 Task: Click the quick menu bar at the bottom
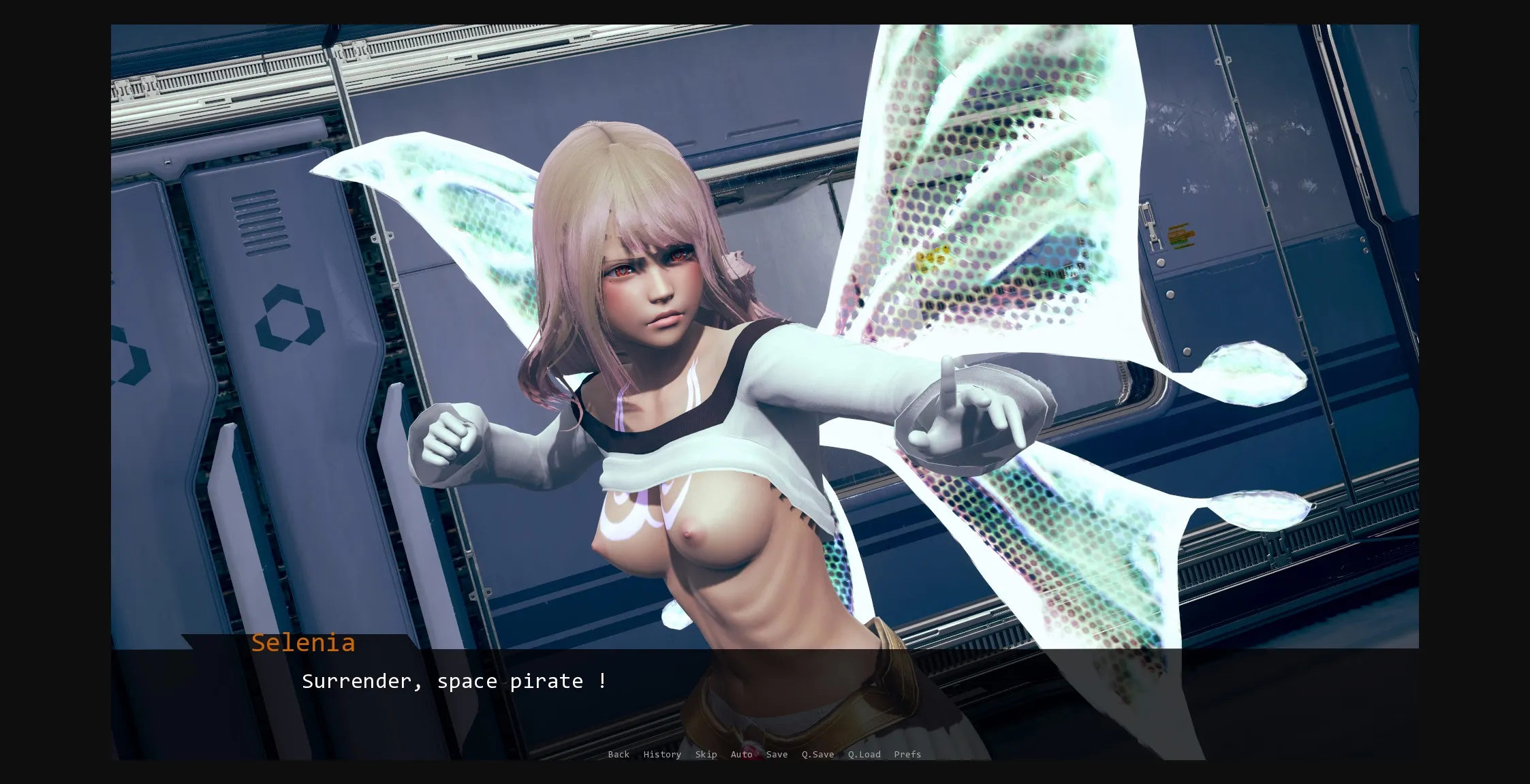(763, 754)
